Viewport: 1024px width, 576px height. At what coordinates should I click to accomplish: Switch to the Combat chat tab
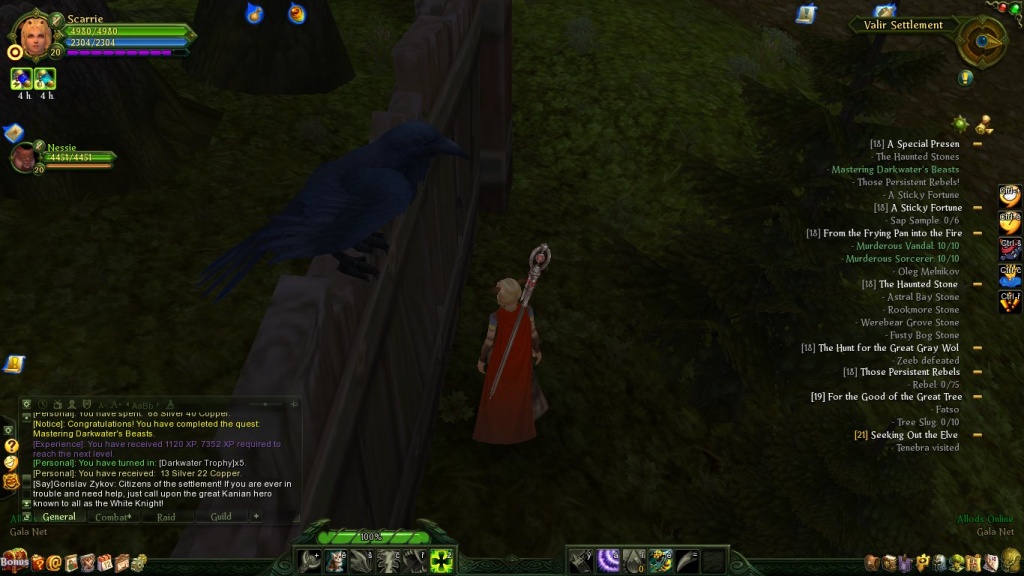[x=113, y=516]
